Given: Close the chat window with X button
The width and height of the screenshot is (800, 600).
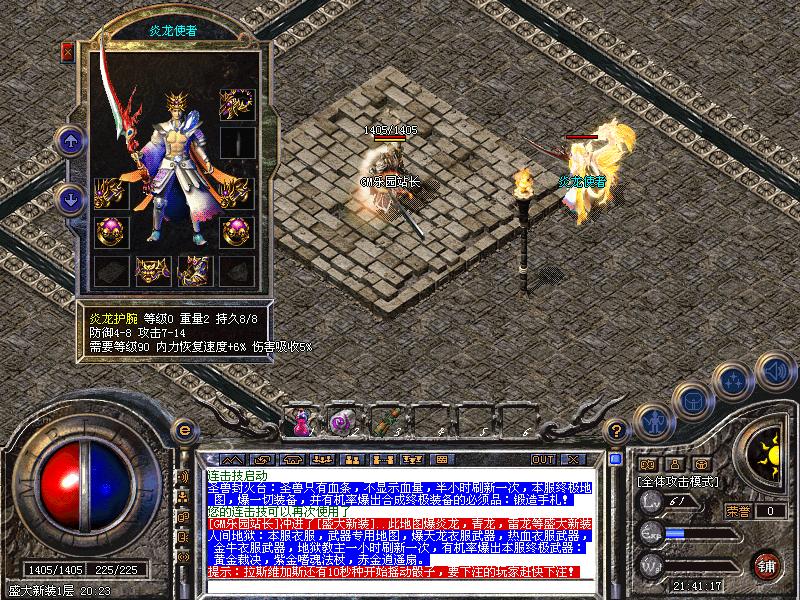Looking at the screenshot, I should 573,459.
